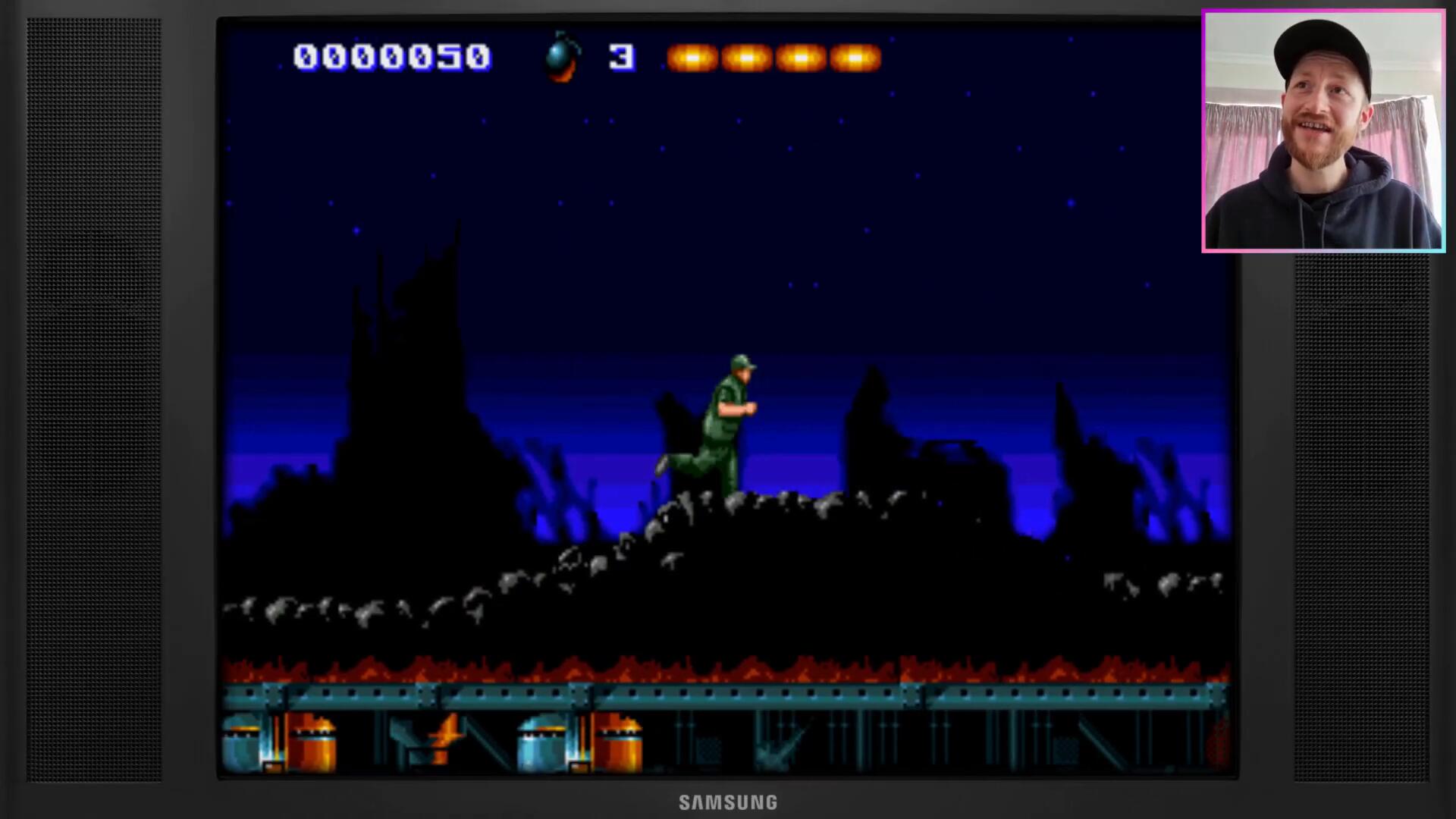Click the streamer's webcam overlay
The height and width of the screenshot is (819, 1456).
pyautogui.click(x=1323, y=130)
